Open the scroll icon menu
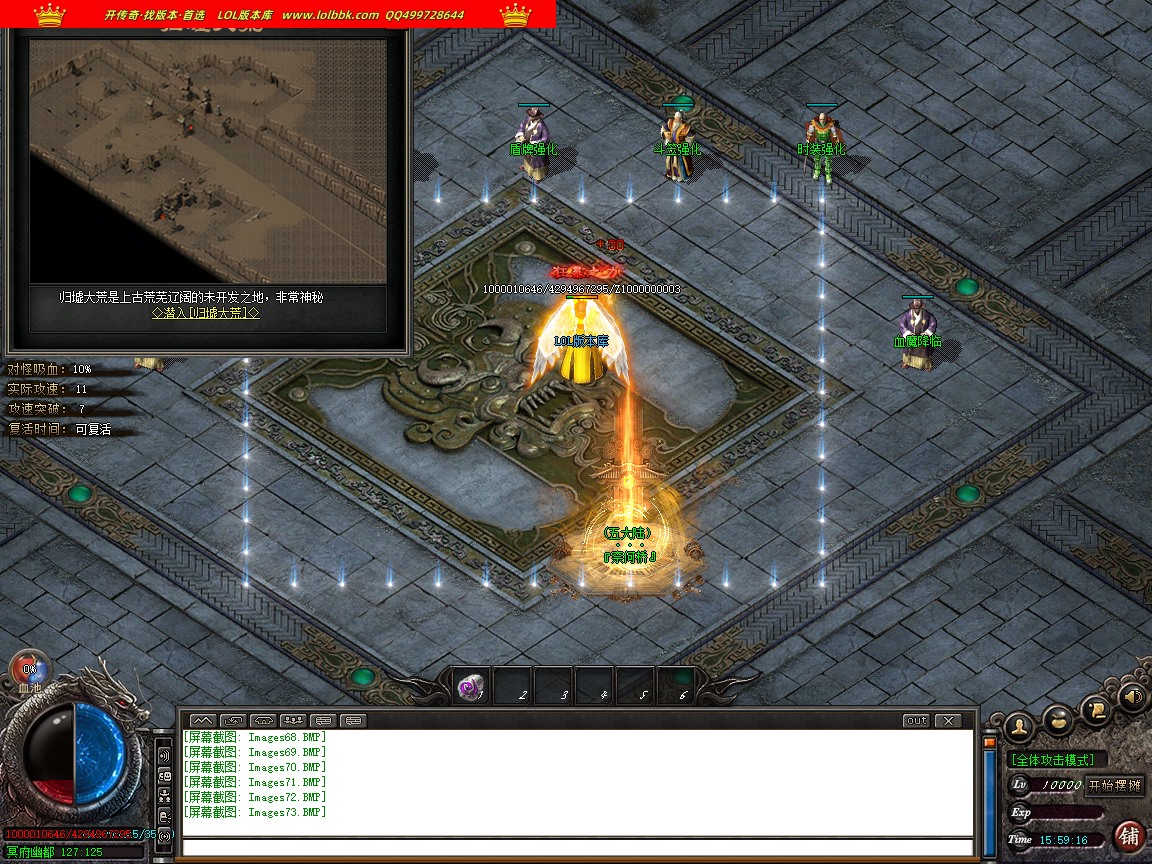 click(x=1097, y=708)
